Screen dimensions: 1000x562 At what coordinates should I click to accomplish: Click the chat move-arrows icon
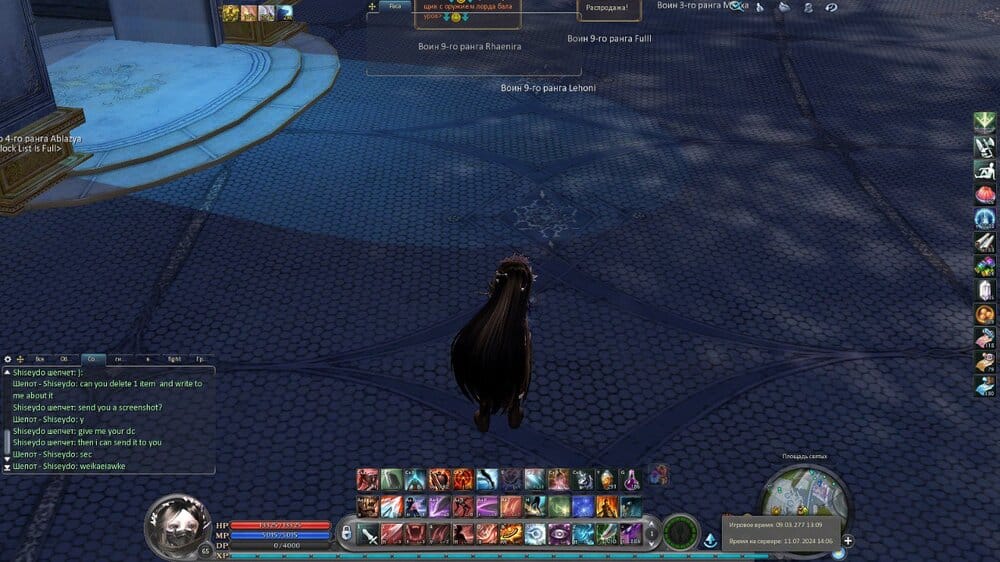pyautogui.click(x=20, y=358)
